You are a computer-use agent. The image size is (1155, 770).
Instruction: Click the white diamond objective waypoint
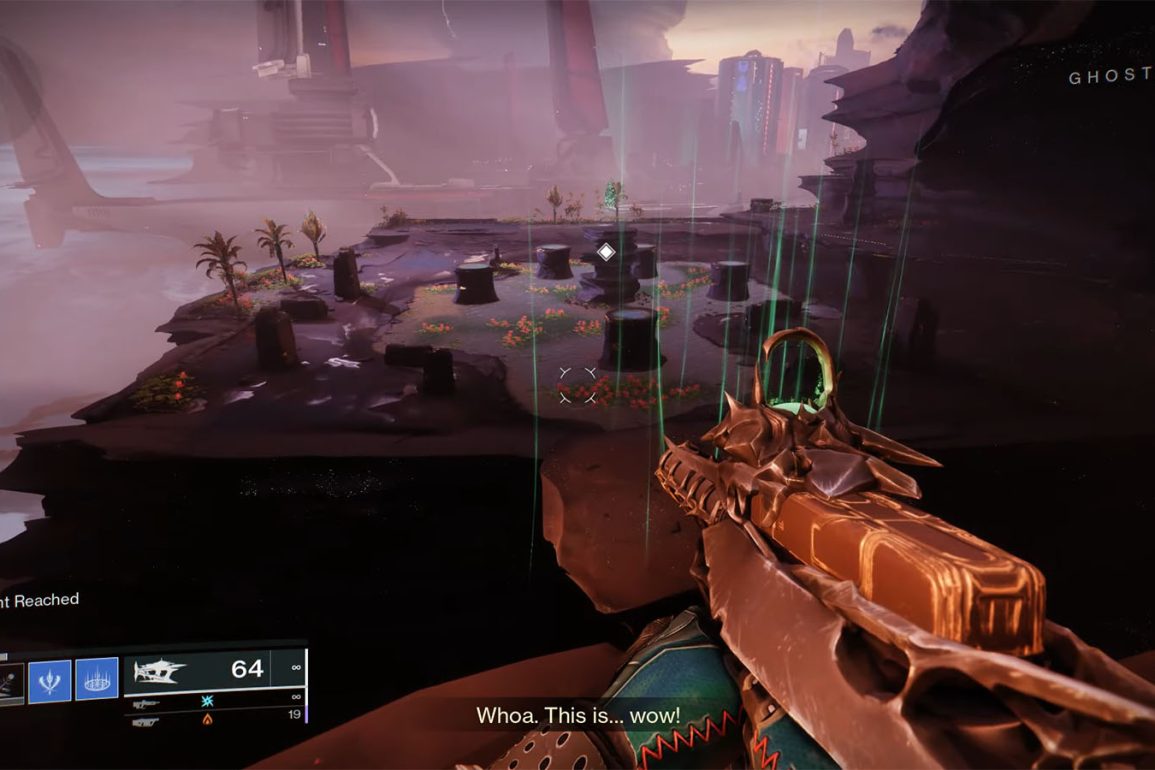point(605,252)
